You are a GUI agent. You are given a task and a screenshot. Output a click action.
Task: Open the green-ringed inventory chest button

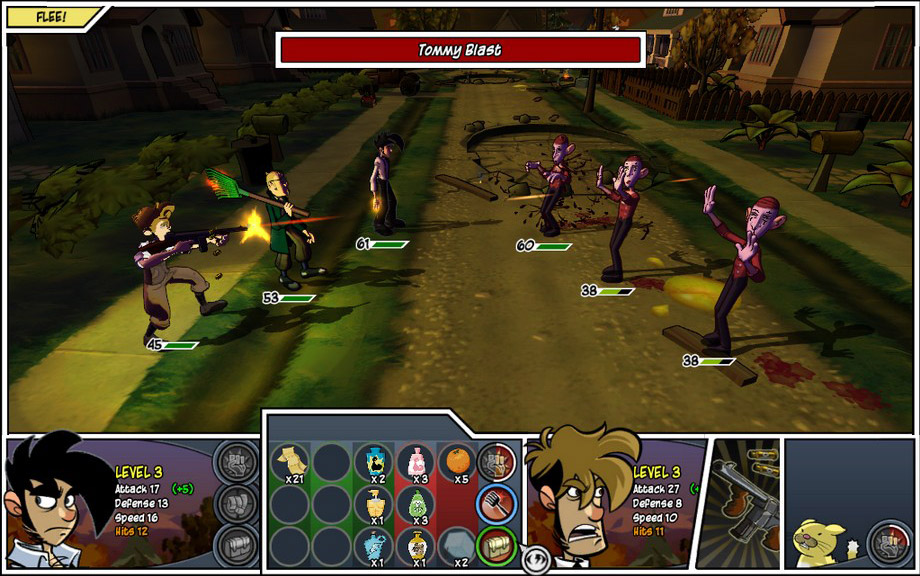496,545
